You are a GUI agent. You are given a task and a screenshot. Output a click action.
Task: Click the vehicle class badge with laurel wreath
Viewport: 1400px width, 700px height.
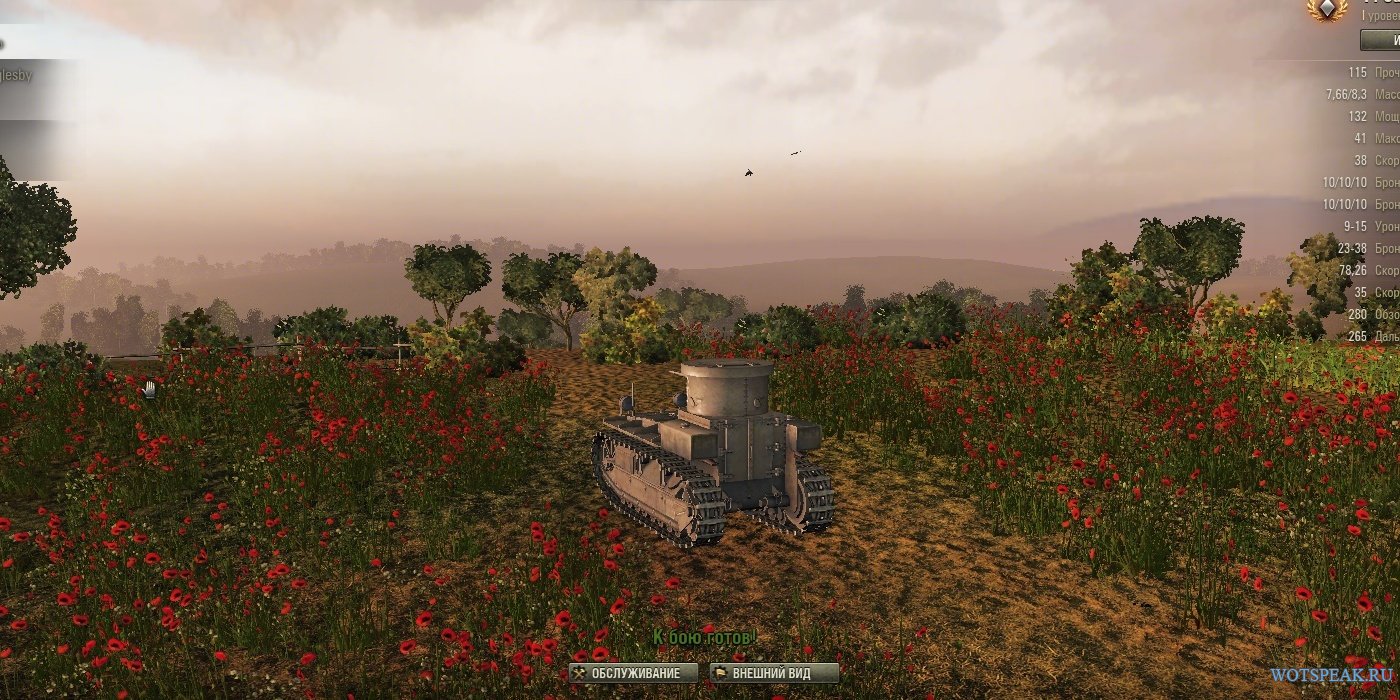[1327, 10]
